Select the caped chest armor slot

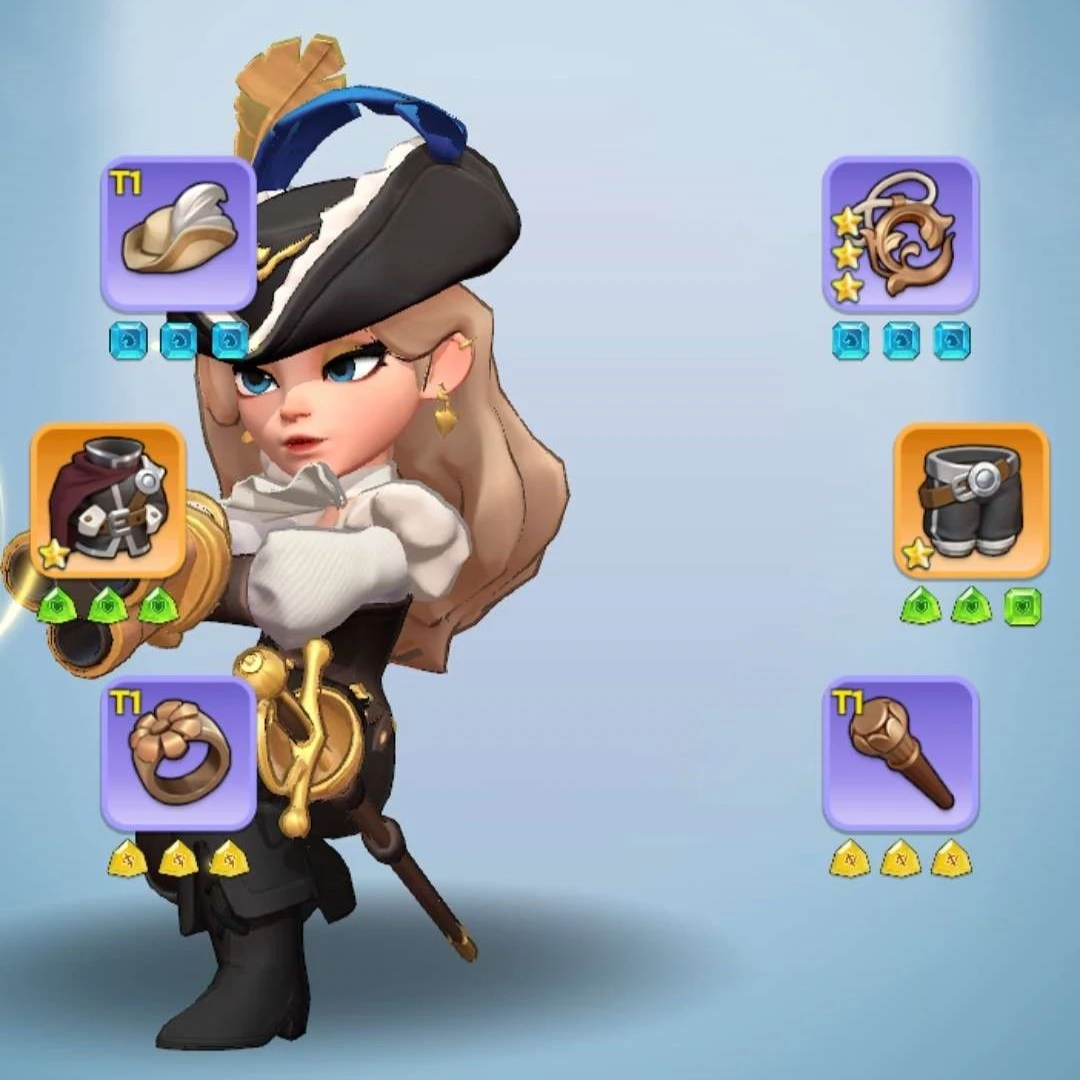click(108, 500)
